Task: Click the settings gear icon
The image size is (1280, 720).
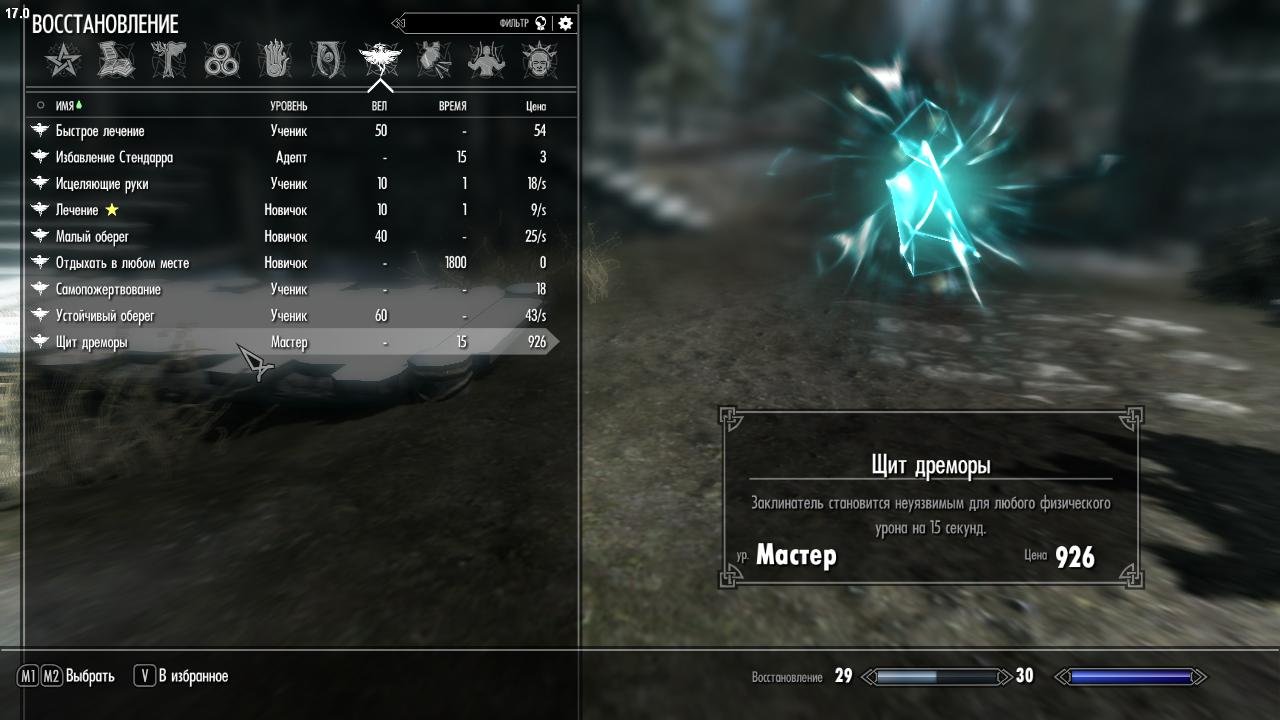Action: (565, 22)
